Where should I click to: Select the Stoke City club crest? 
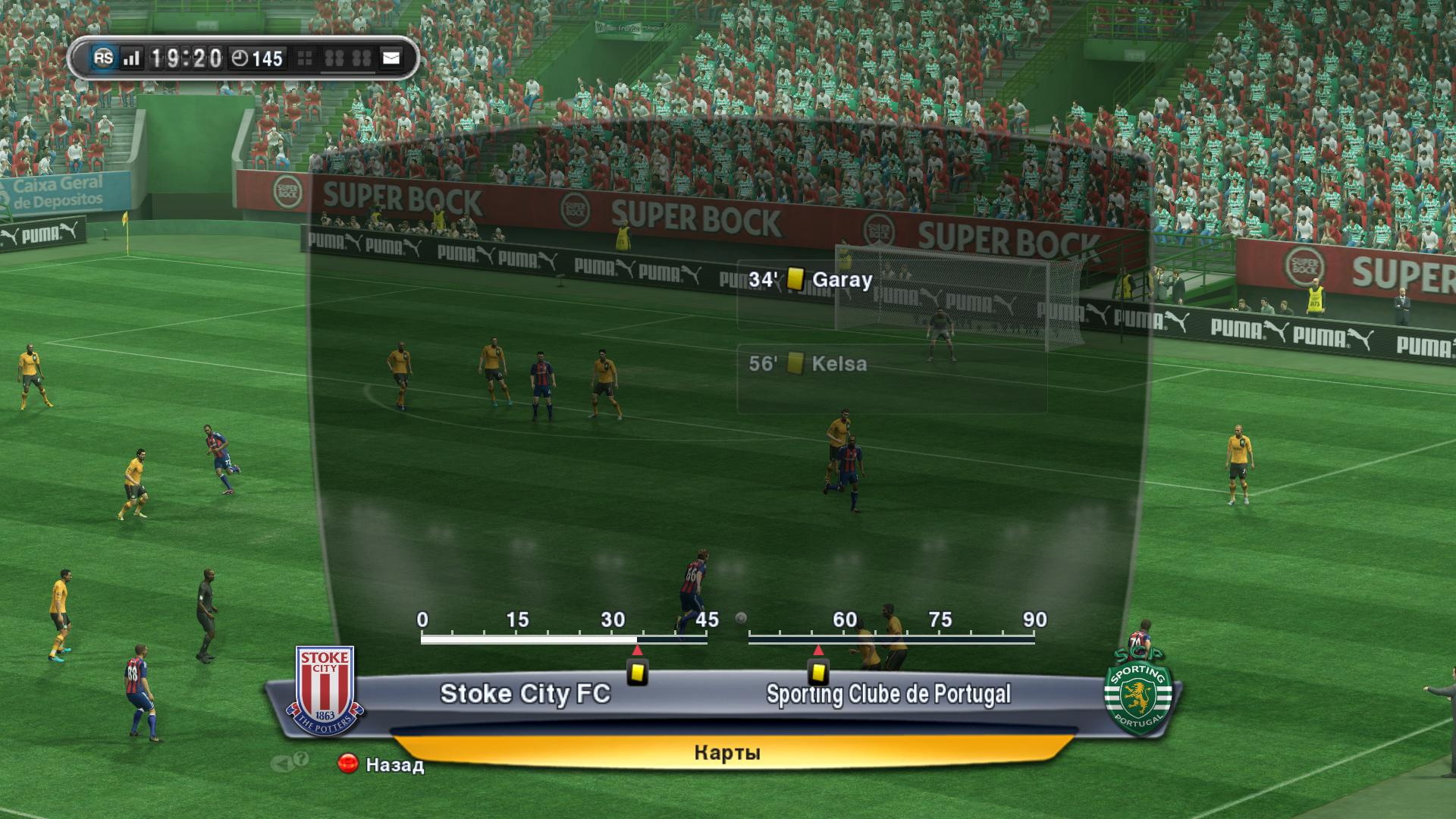[x=325, y=689]
